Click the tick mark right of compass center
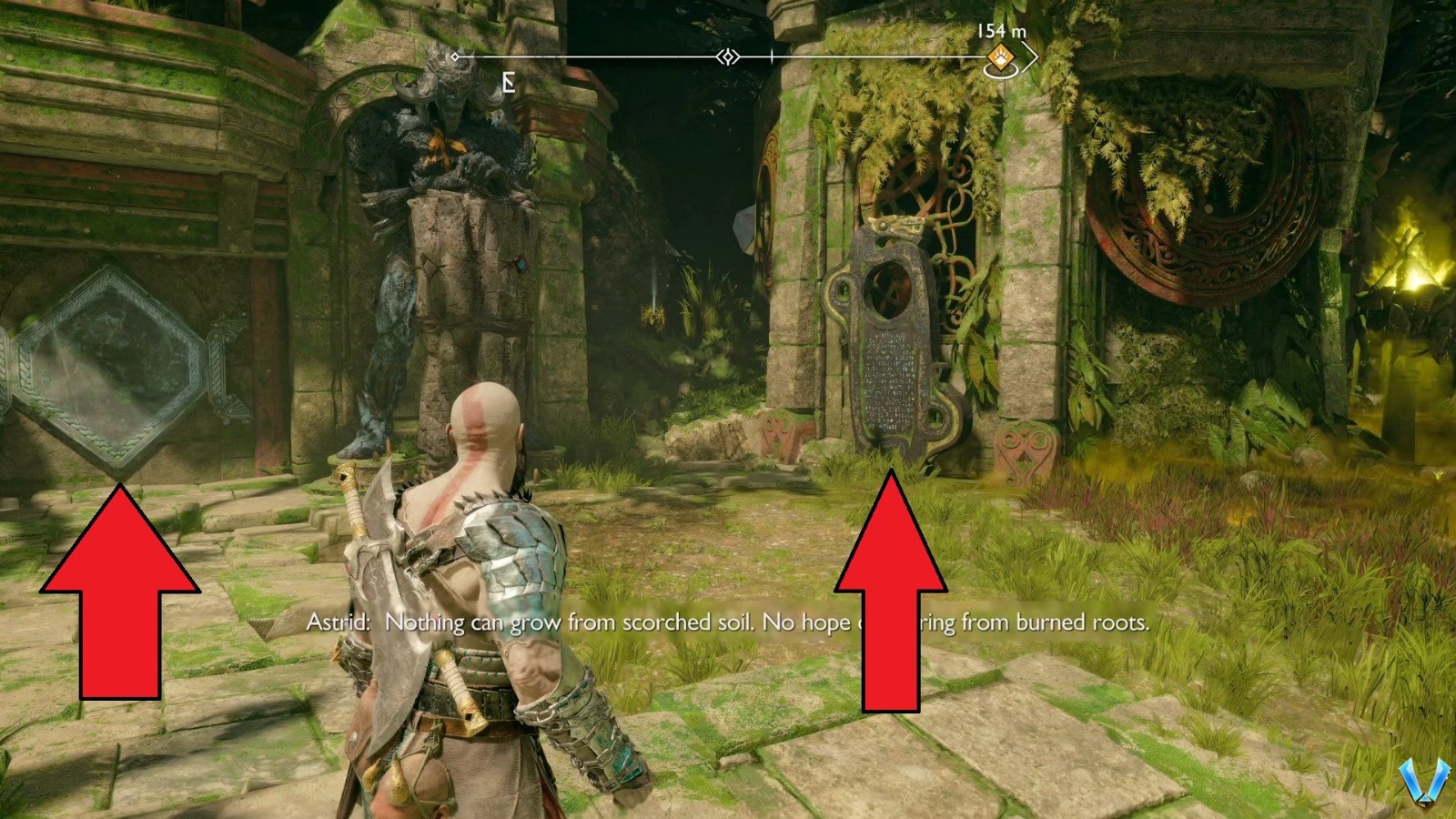Viewport: 1456px width, 819px height. (770, 56)
